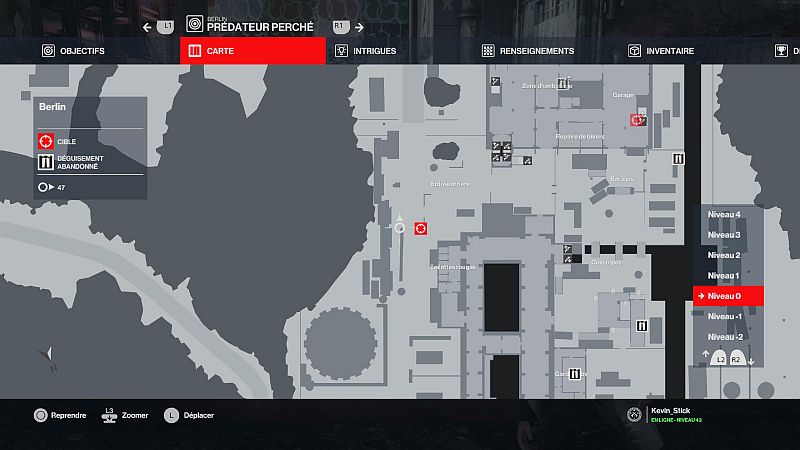This screenshot has height=450, width=800.
Task: Switch map to Niveau -1
Action: coord(724,316)
